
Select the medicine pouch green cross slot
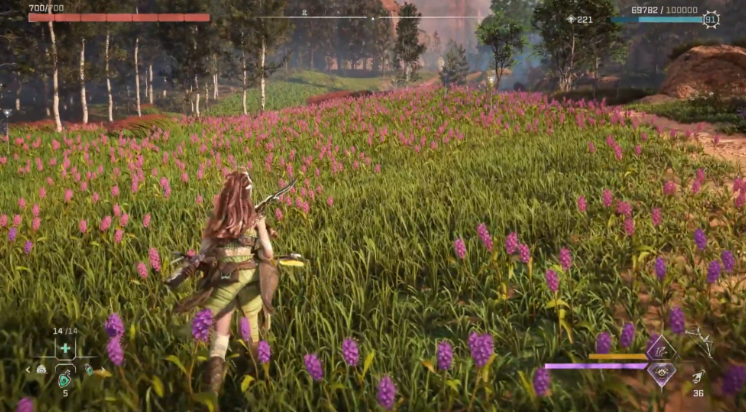click(65, 348)
